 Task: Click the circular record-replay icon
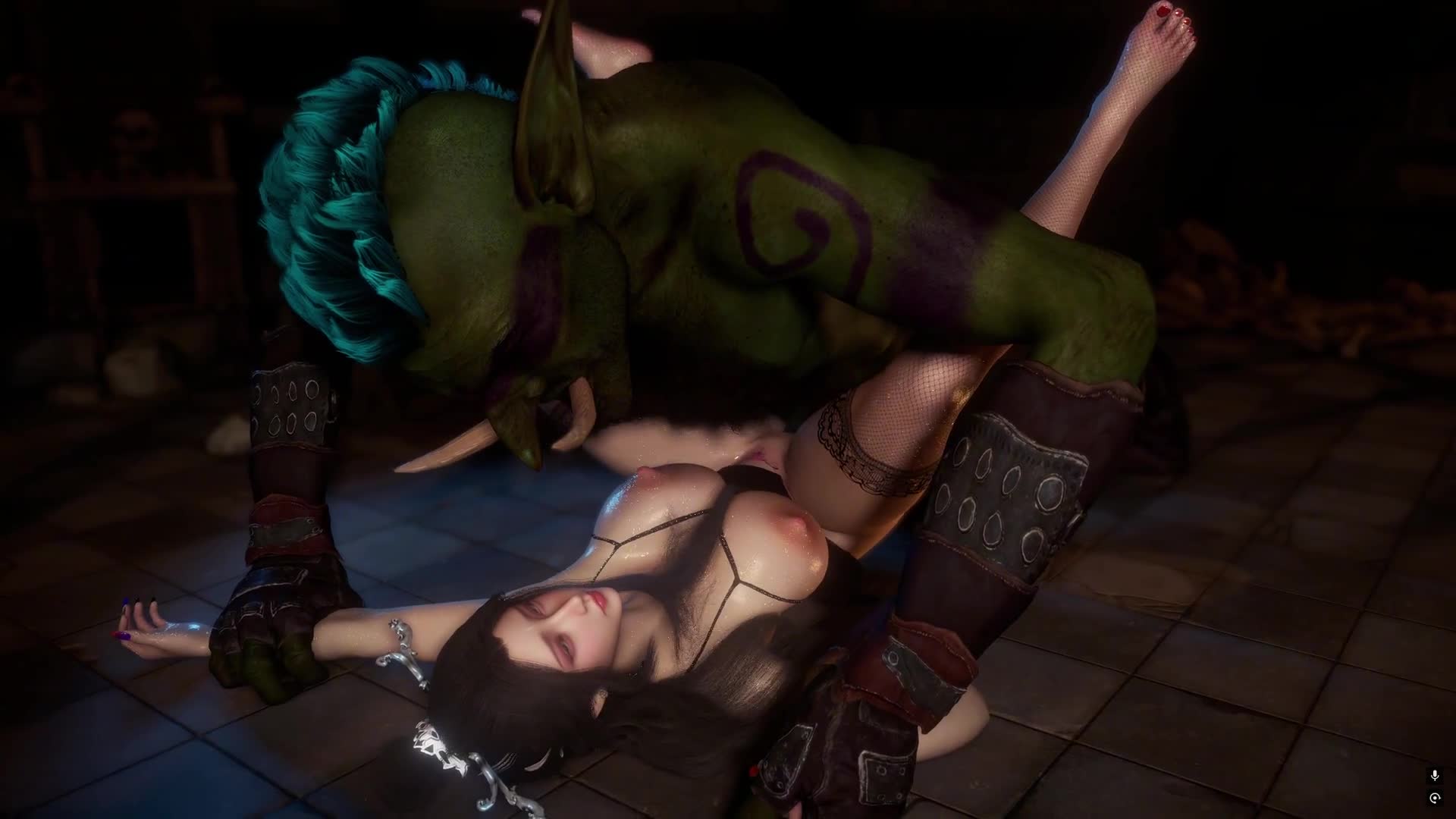(1434, 798)
